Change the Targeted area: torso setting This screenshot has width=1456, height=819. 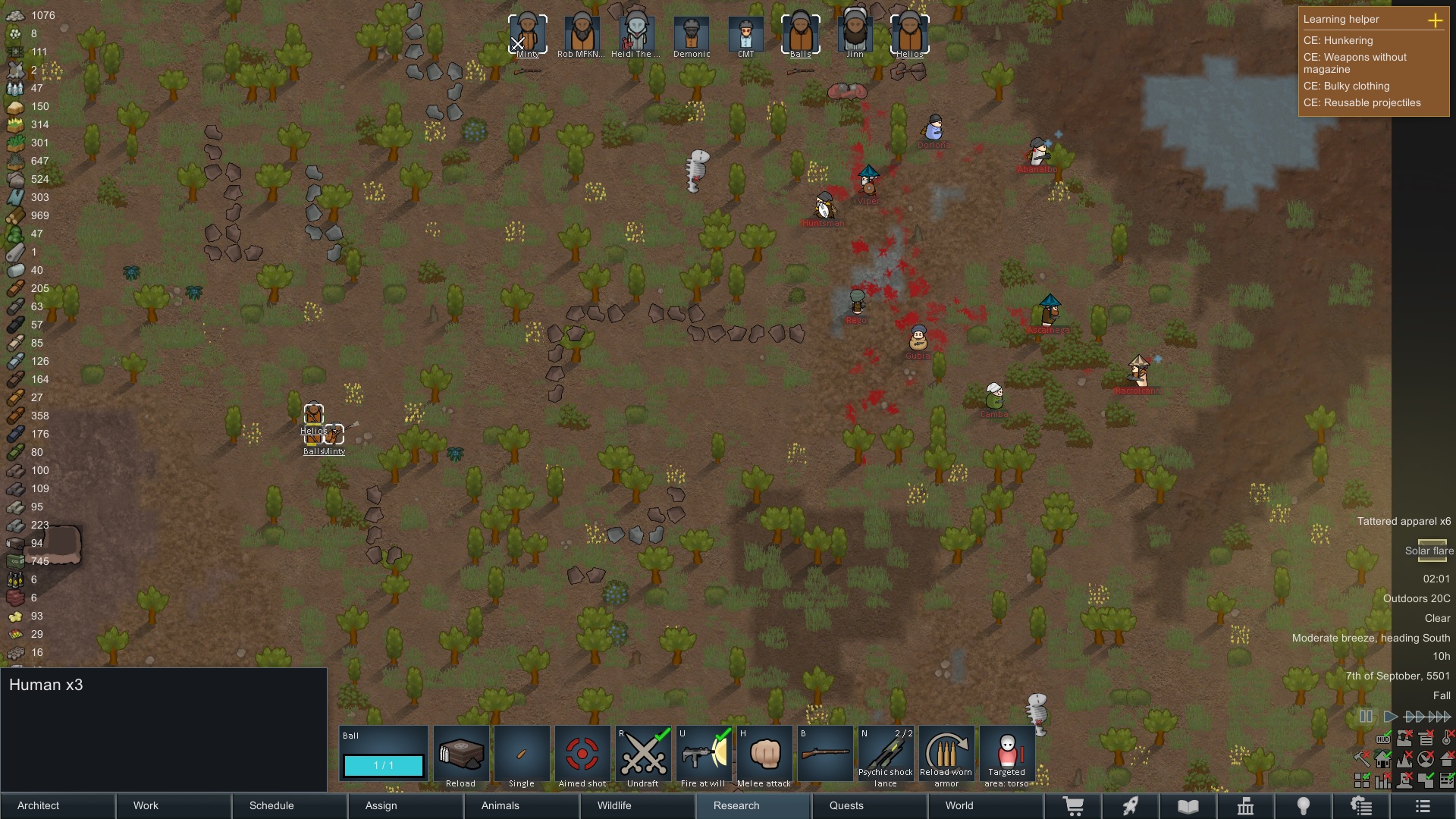coord(1007,755)
